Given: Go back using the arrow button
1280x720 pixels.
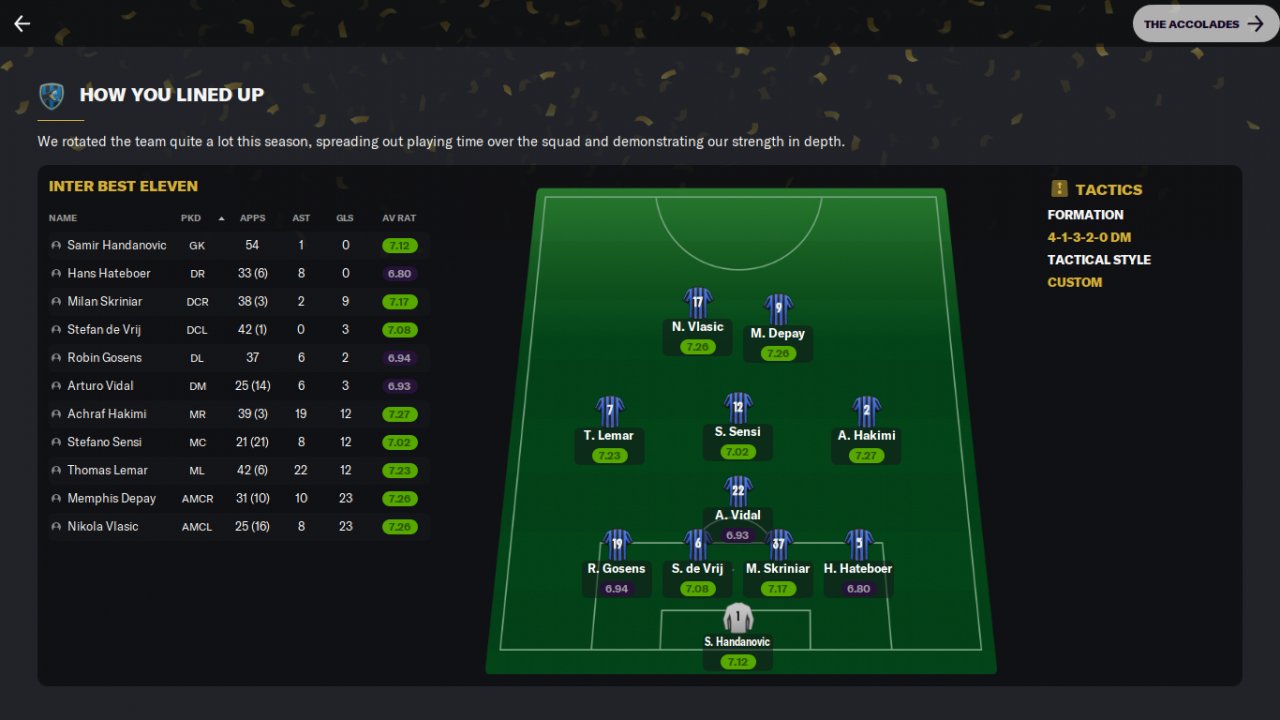Looking at the screenshot, I should 22,24.
